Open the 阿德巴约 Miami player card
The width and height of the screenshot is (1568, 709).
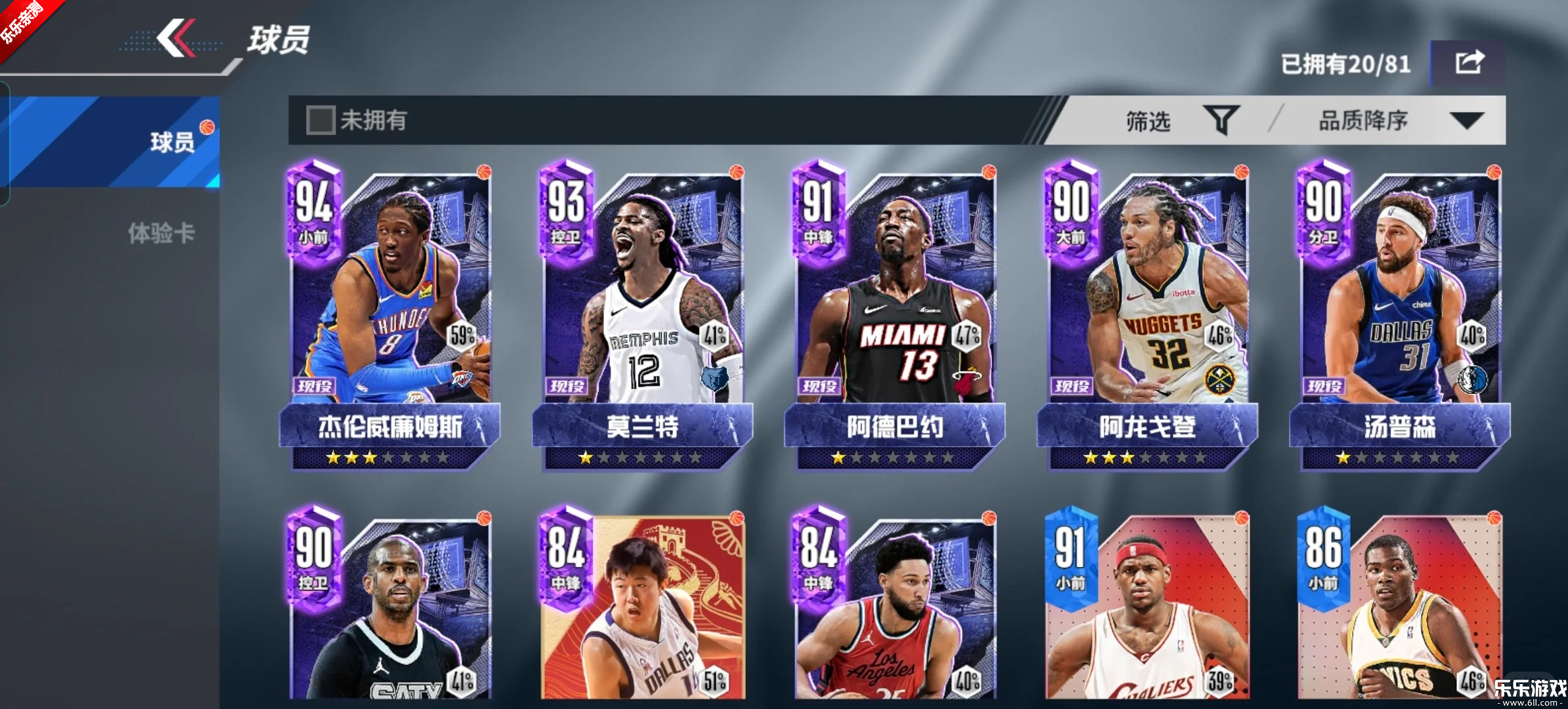point(894,315)
